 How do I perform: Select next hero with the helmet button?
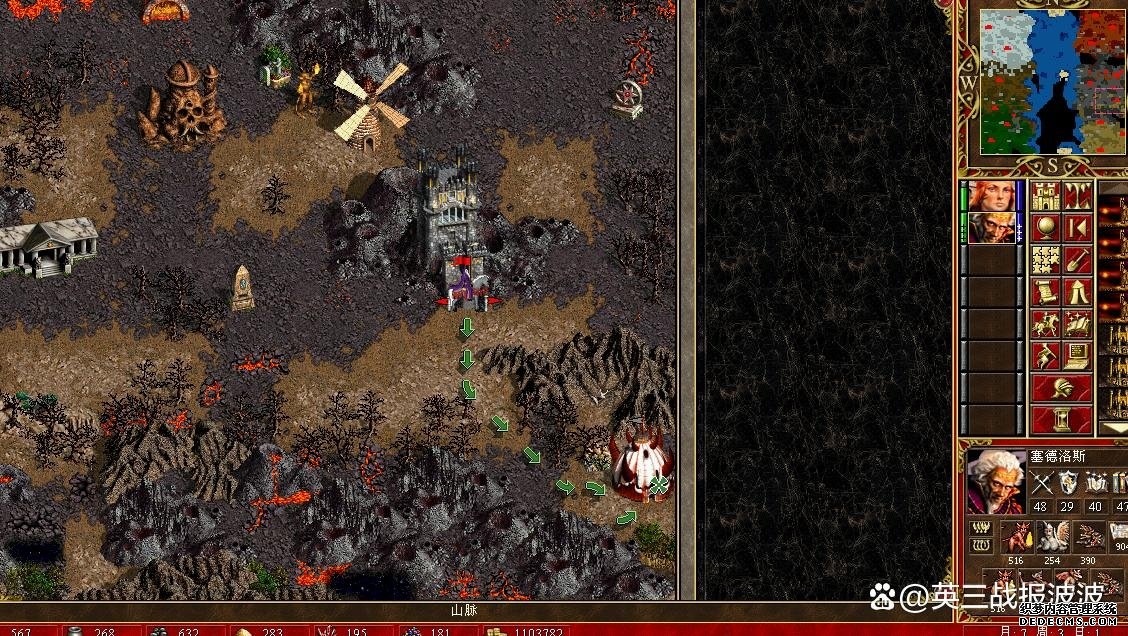tap(1061, 388)
